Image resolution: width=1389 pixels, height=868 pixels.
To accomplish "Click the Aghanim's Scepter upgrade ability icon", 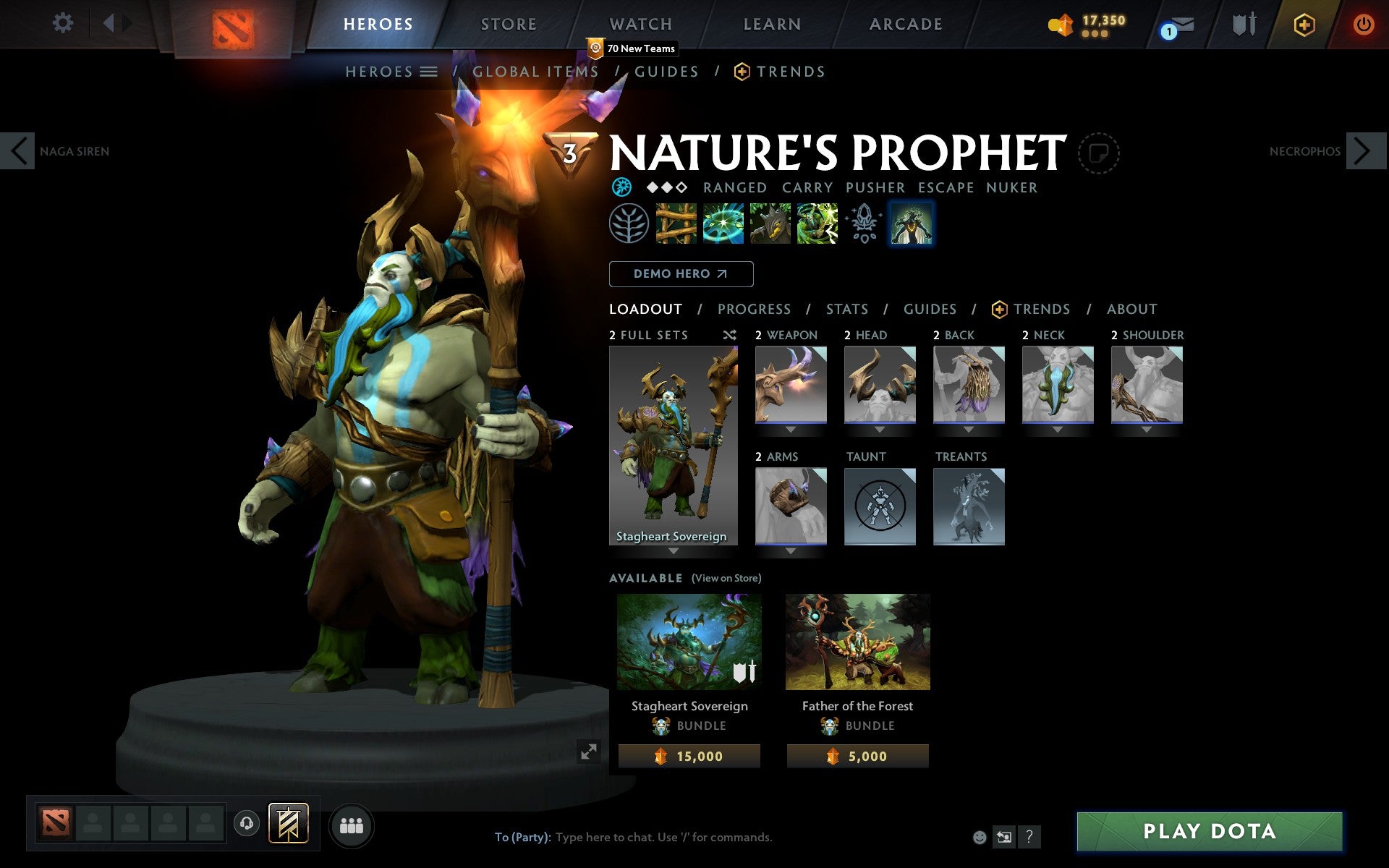I will [x=864, y=224].
